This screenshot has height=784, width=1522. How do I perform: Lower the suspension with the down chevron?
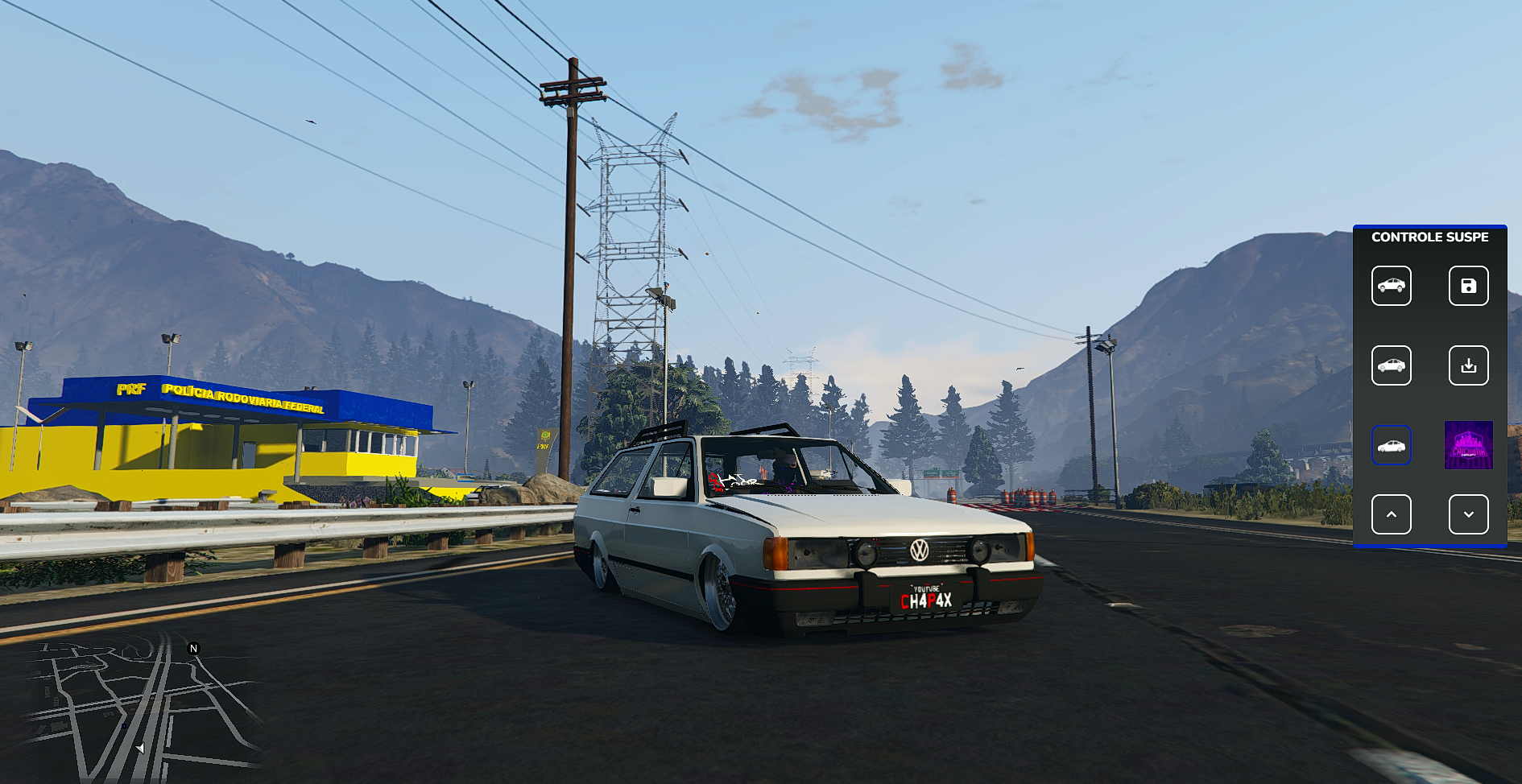pos(1468,514)
